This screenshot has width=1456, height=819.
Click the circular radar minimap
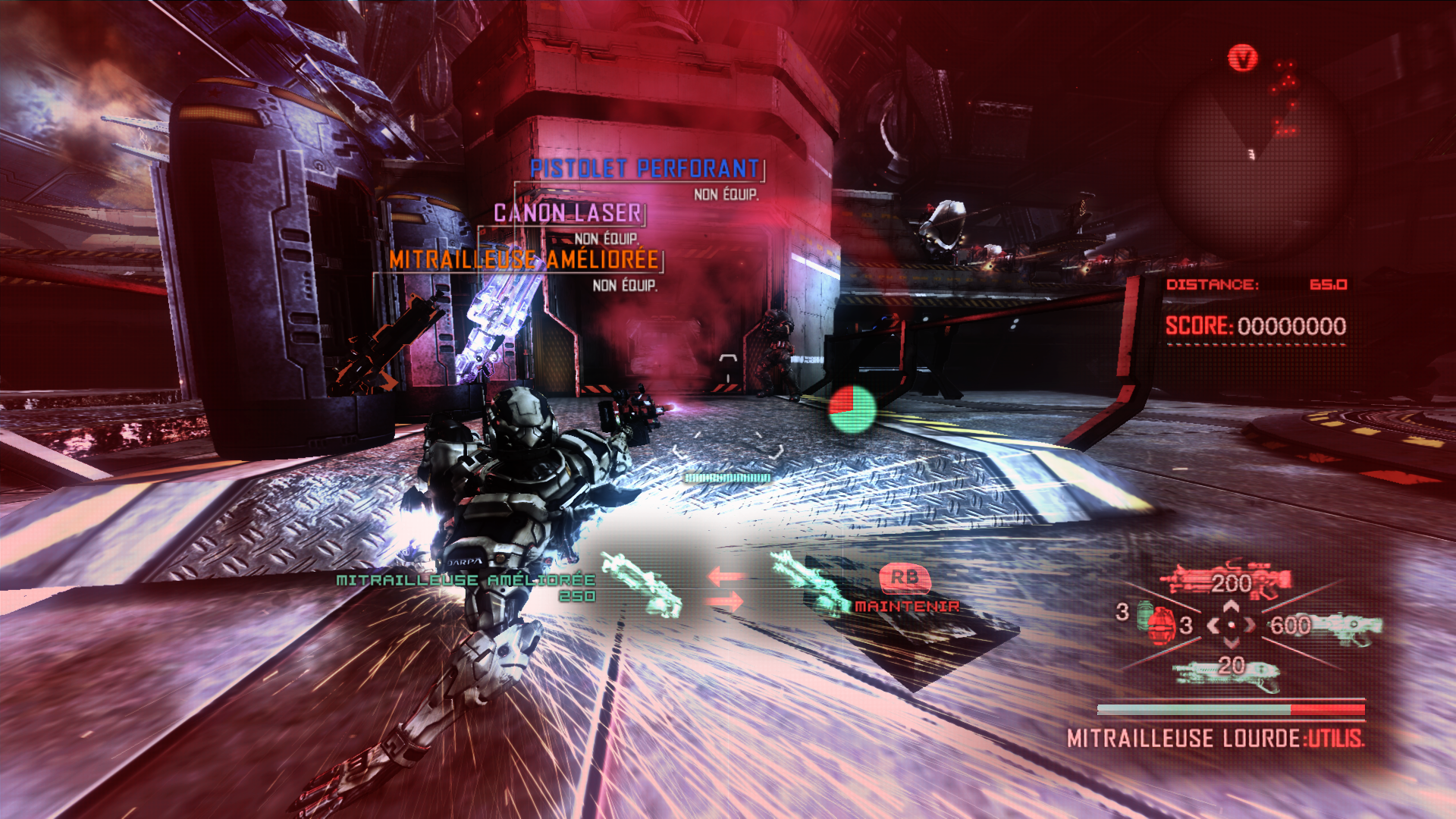tap(1251, 159)
